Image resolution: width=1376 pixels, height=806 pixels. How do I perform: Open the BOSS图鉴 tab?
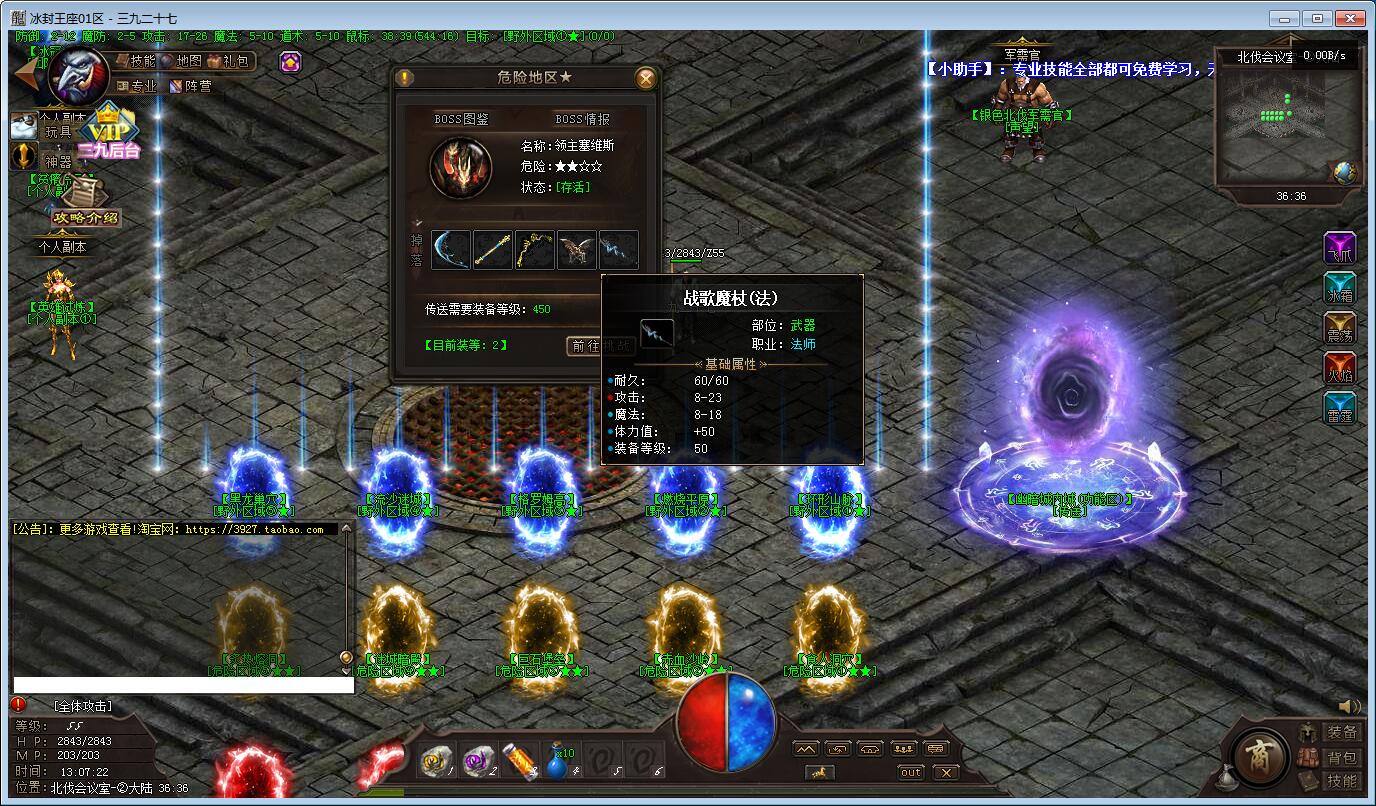[x=461, y=119]
